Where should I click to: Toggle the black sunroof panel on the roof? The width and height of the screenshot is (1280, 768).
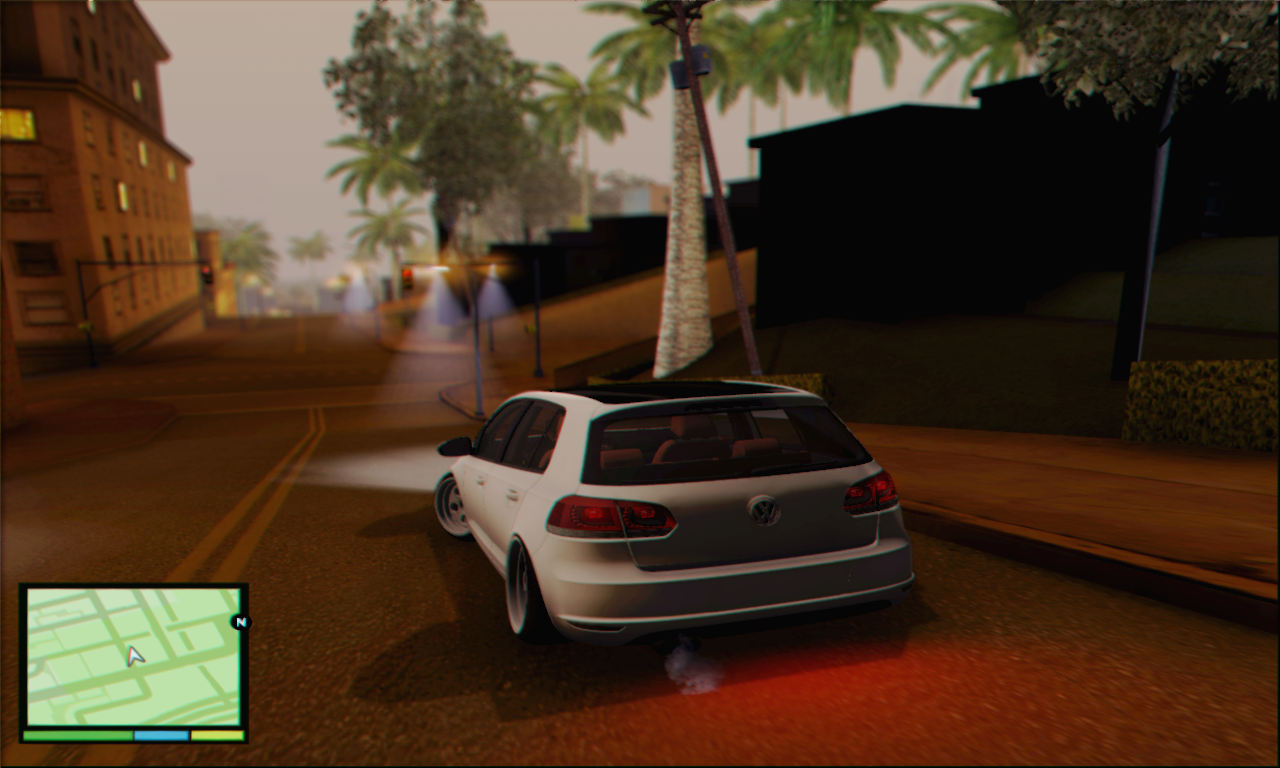(655, 388)
